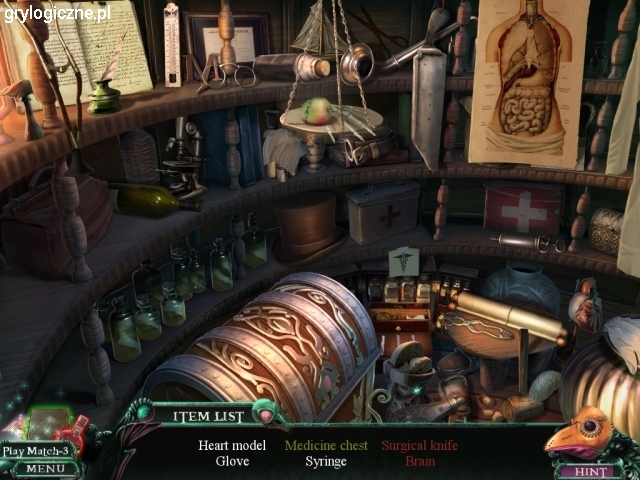Click Brain list entry
The width and height of the screenshot is (640, 480).
coord(420,461)
